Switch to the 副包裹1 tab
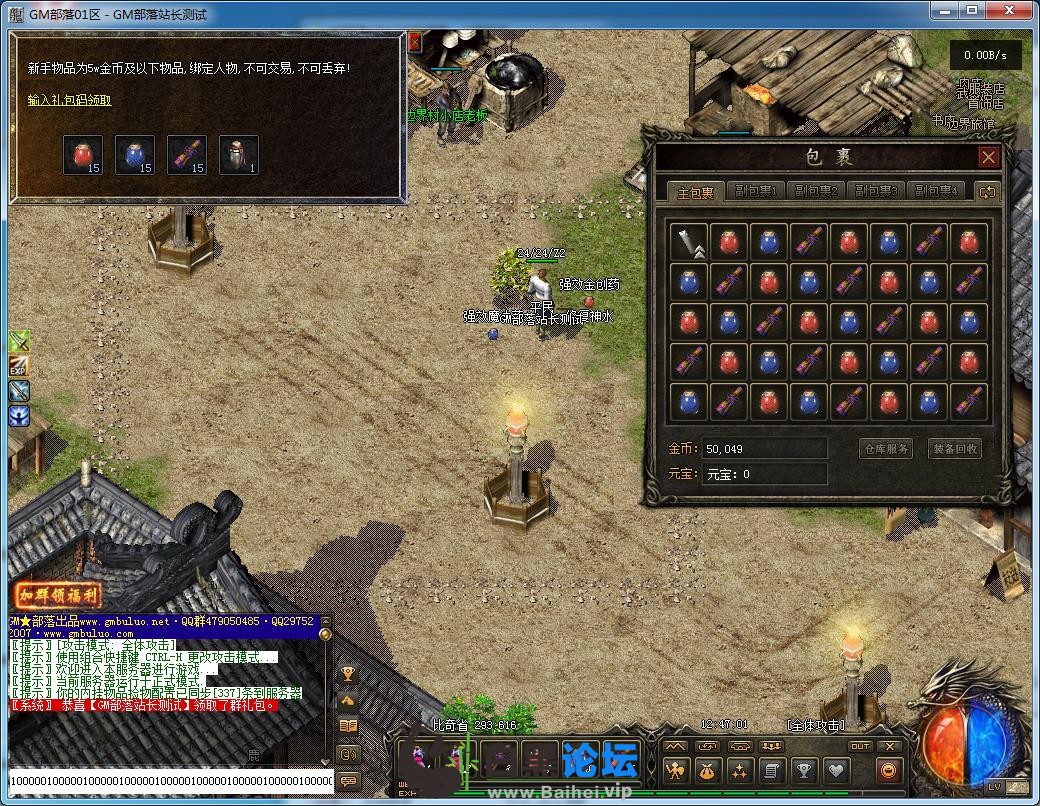Screen dimensions: 1040x806 click(x=756, y=192)
